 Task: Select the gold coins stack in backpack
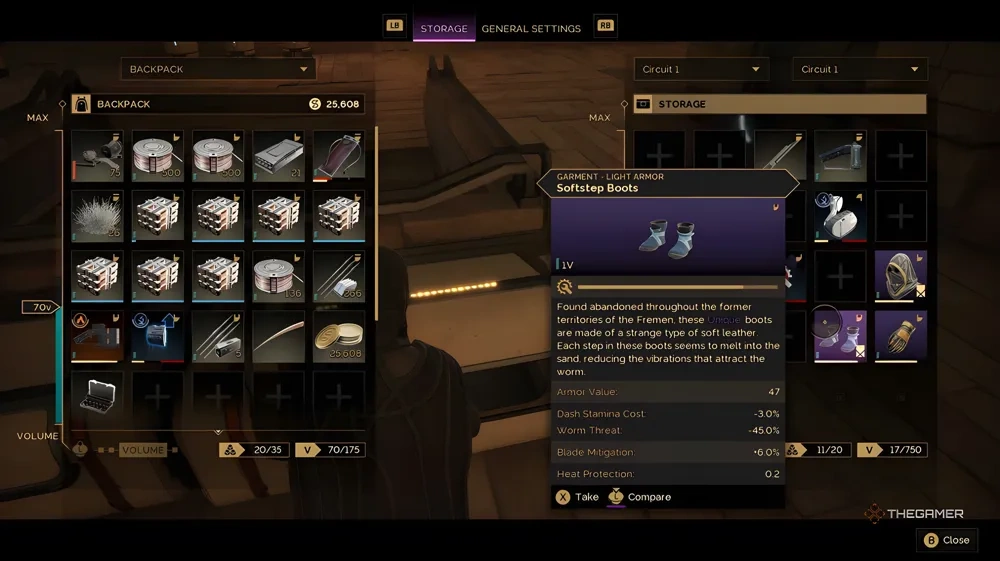coord(338,336)
